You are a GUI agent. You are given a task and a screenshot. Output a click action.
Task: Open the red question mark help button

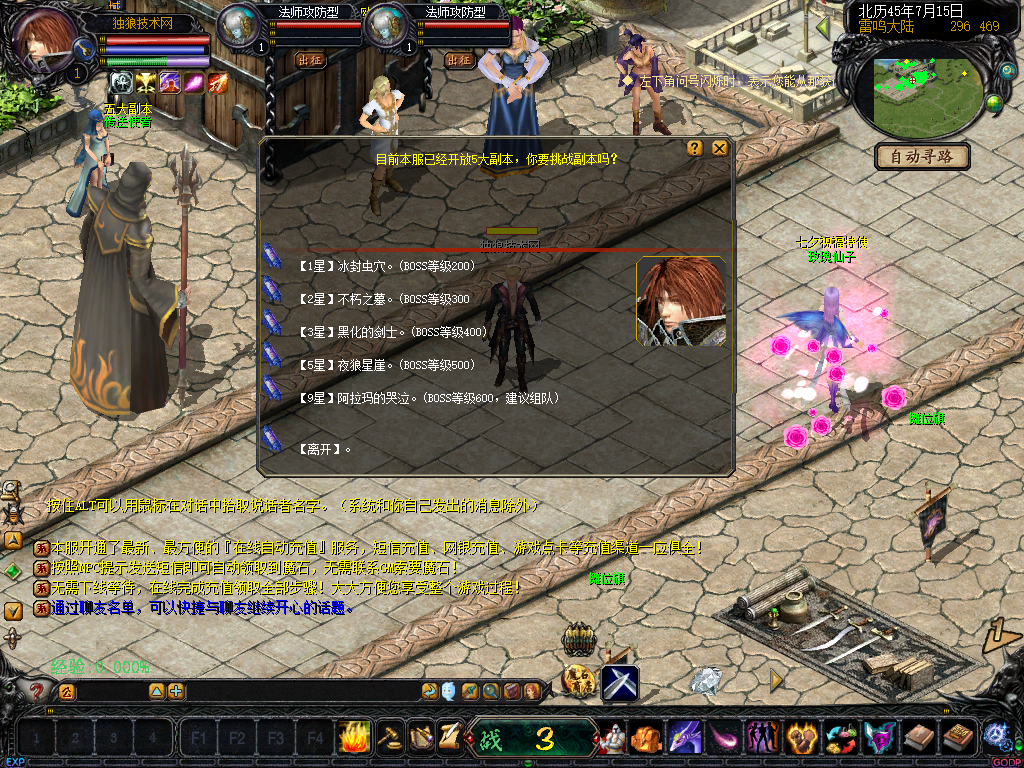coord(37,690)
